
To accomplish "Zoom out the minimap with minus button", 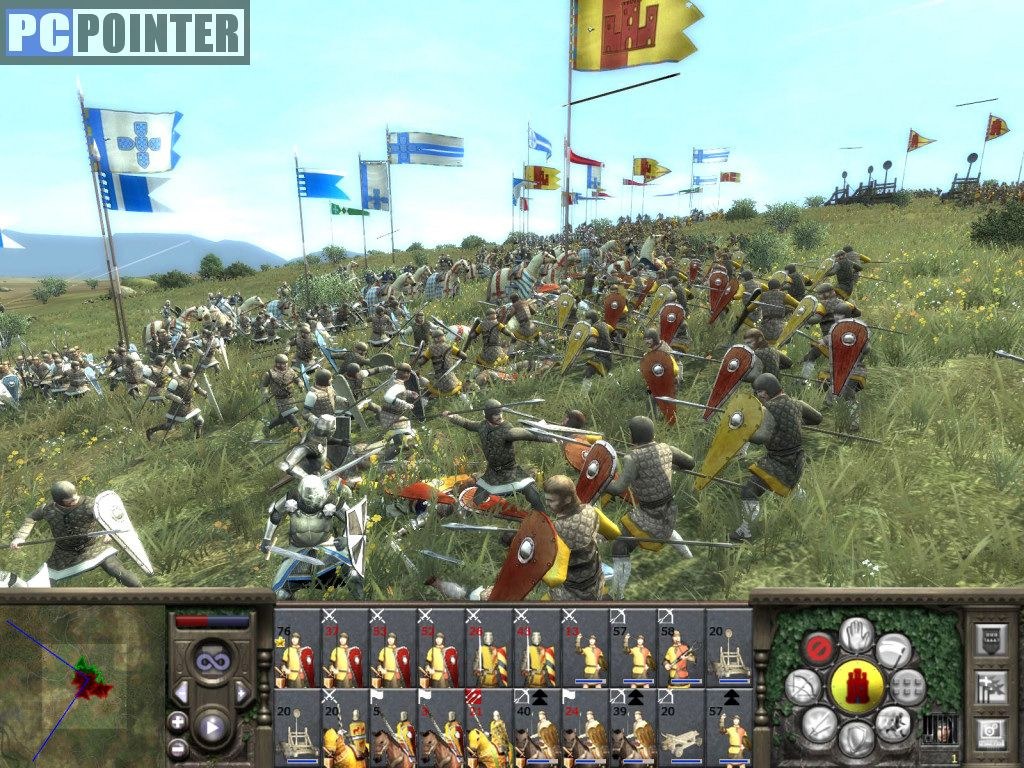I will point(178,747).
